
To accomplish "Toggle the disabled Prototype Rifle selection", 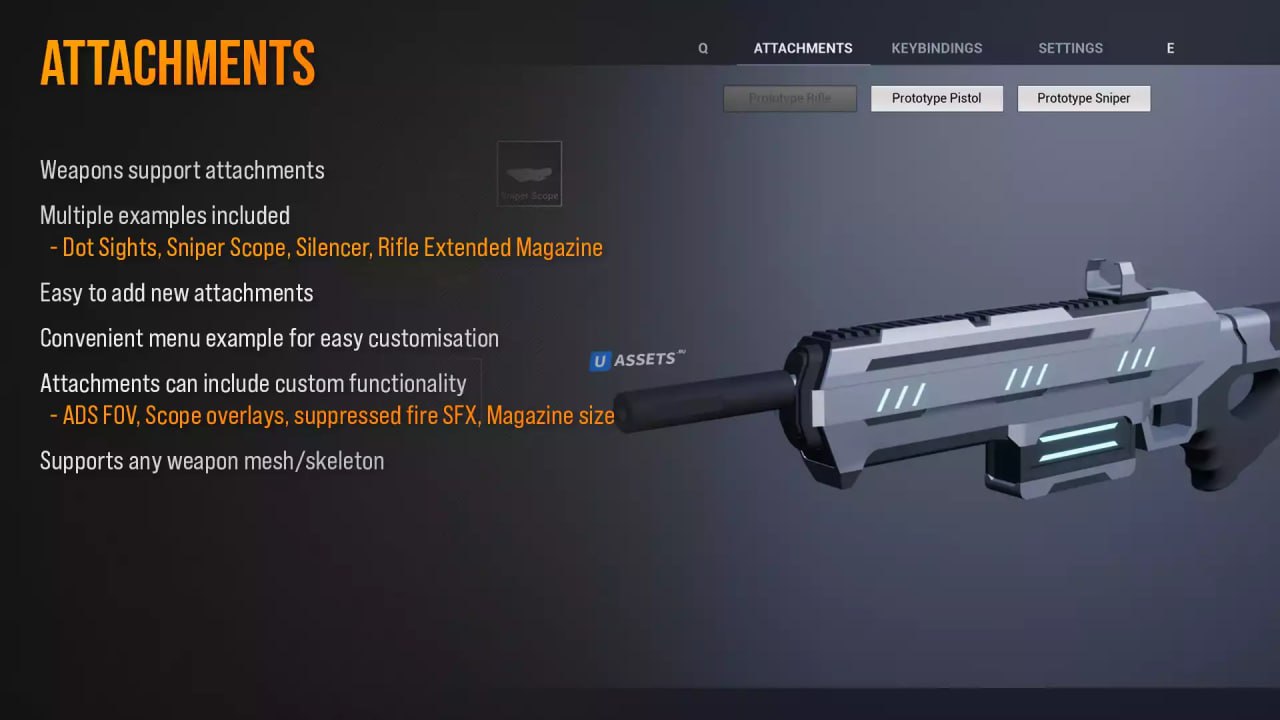I will tap(790, 98).
